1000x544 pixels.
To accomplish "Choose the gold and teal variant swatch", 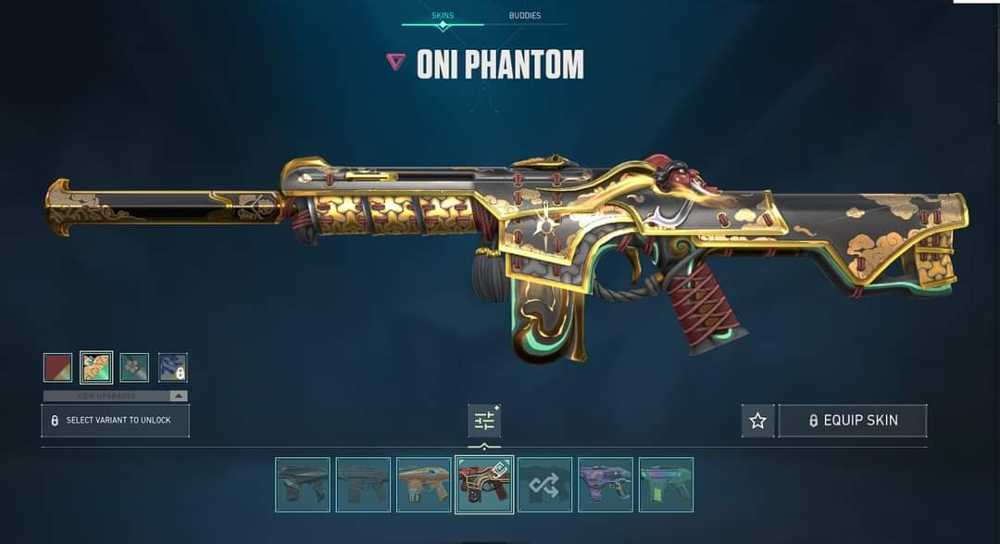I will [96, 367].
